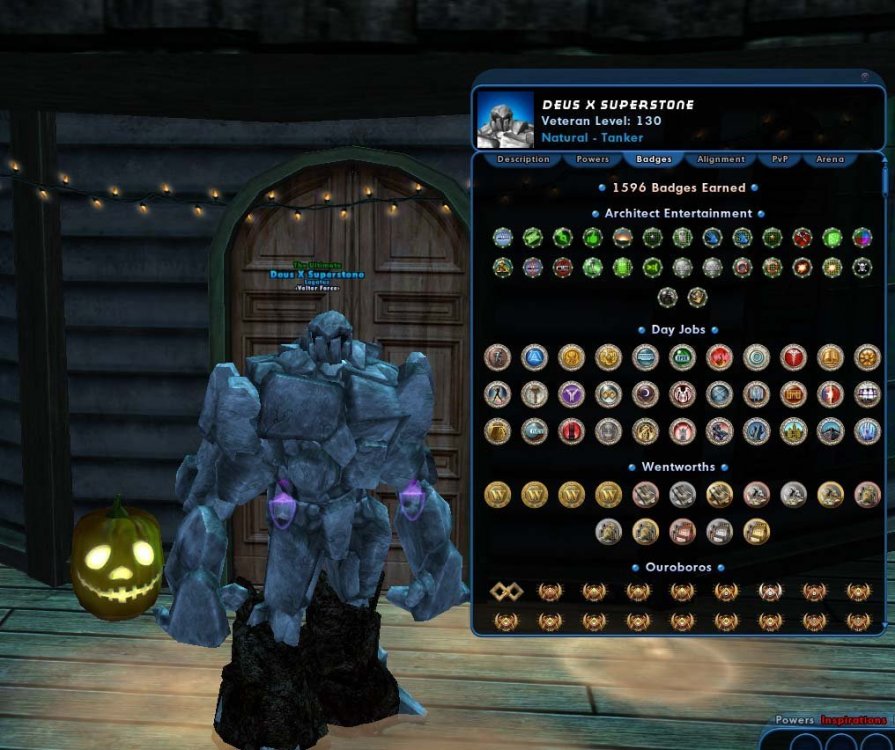Choose the interlocked diamonds Ouroboros badge

(x=506, y=592)
